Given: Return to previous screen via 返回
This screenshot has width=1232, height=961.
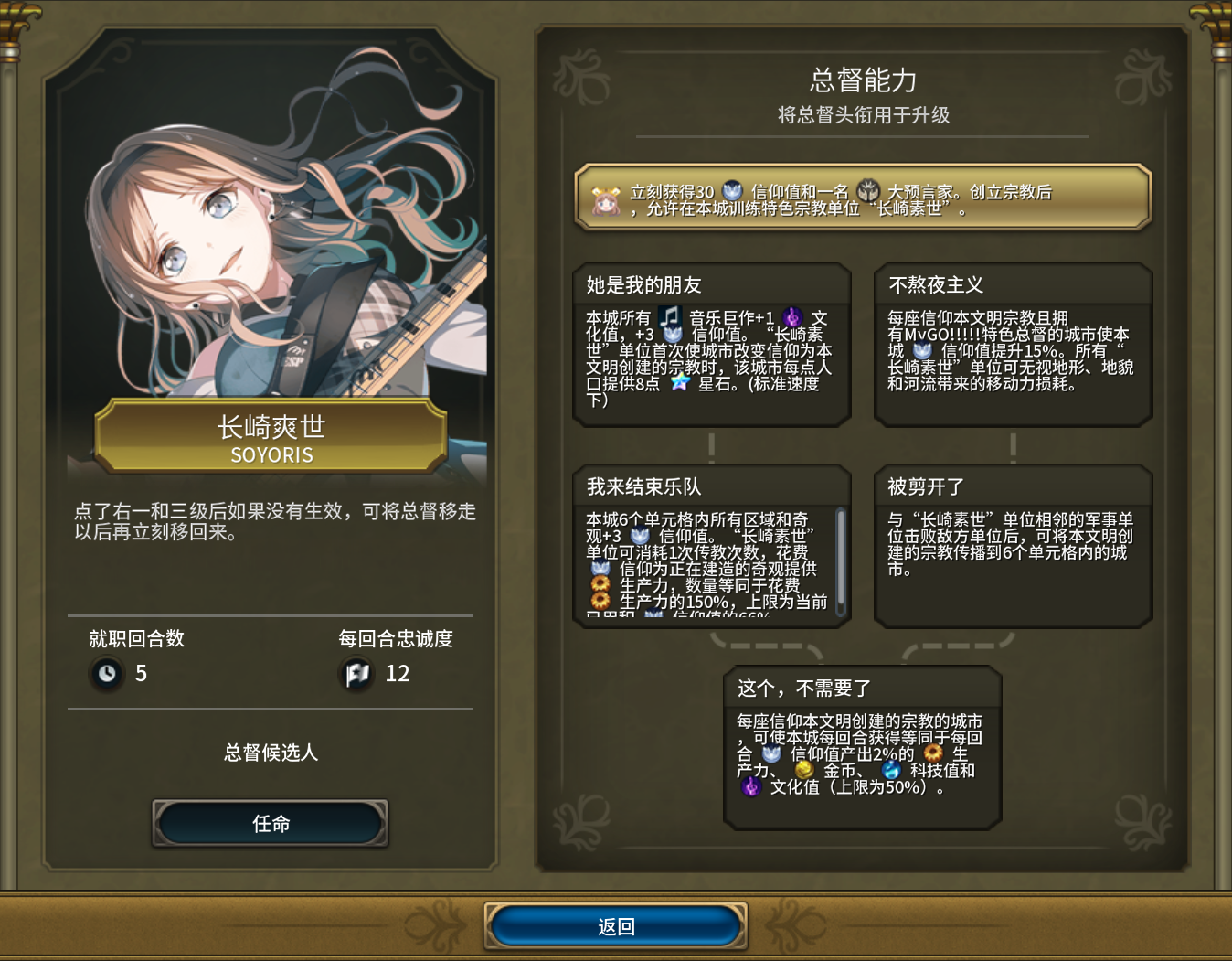Looking at the screenshot, I should 616,926.
